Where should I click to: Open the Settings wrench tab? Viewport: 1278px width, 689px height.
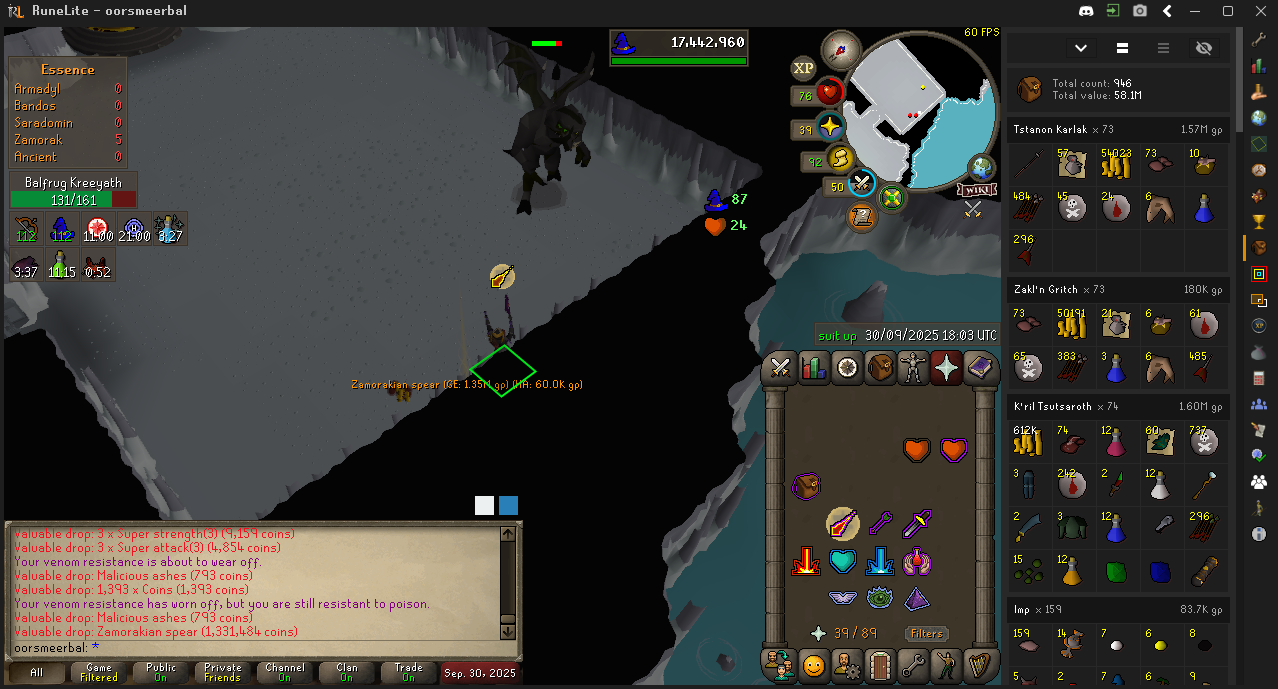pos(913,664)
